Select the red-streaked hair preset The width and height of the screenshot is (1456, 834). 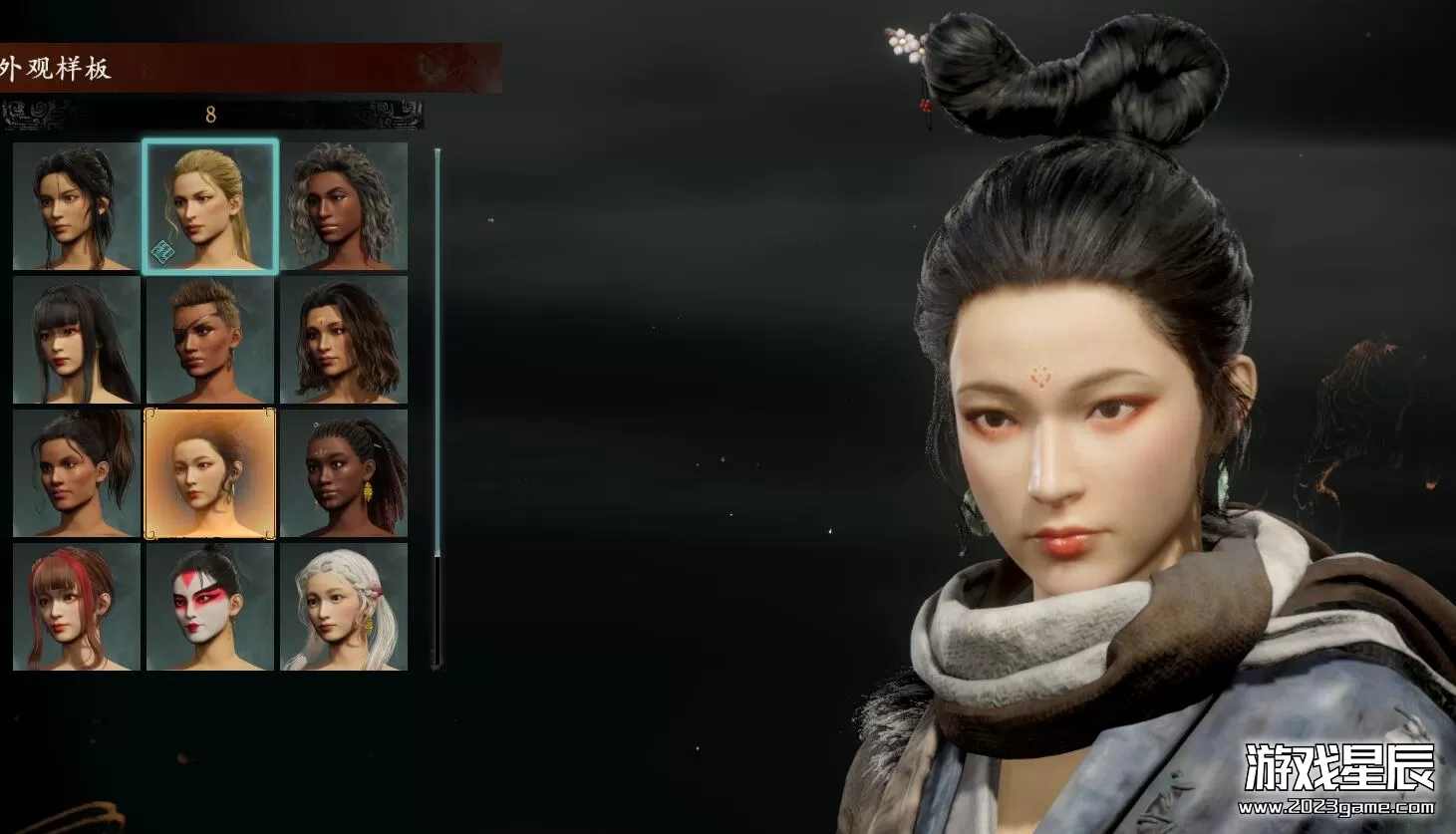[77, 607]
